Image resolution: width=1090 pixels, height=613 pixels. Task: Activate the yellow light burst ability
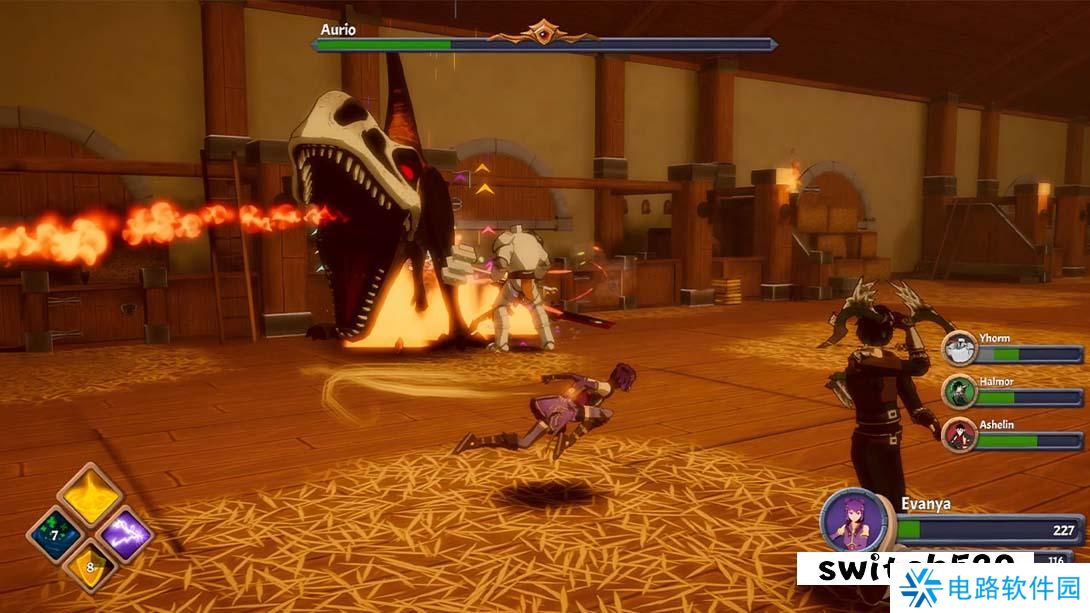click(x=90, y=495)
